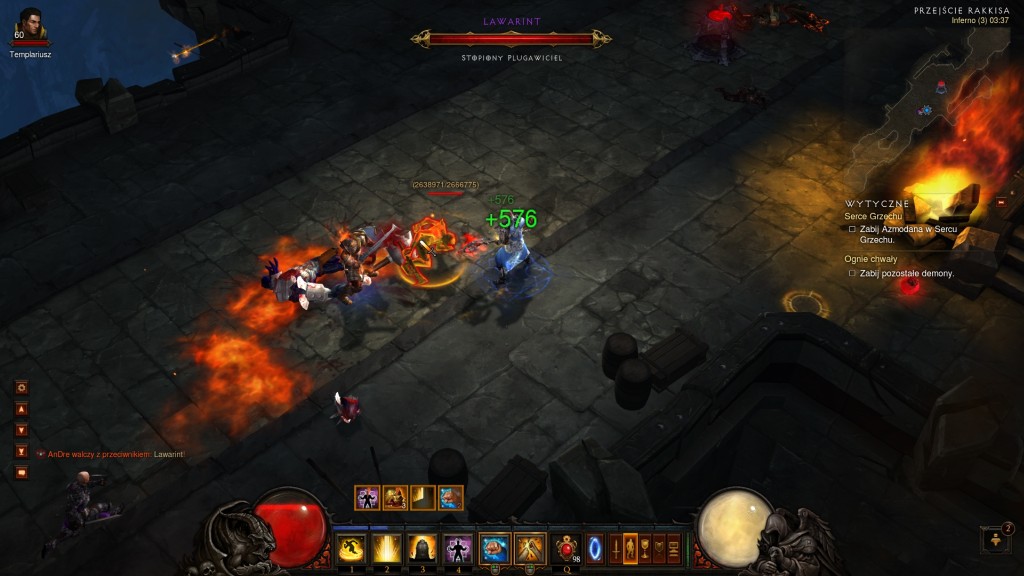Open the shield-shaped menu button
The width and height of the screenshot is (1024, 576).
click(x=660, y=548)
